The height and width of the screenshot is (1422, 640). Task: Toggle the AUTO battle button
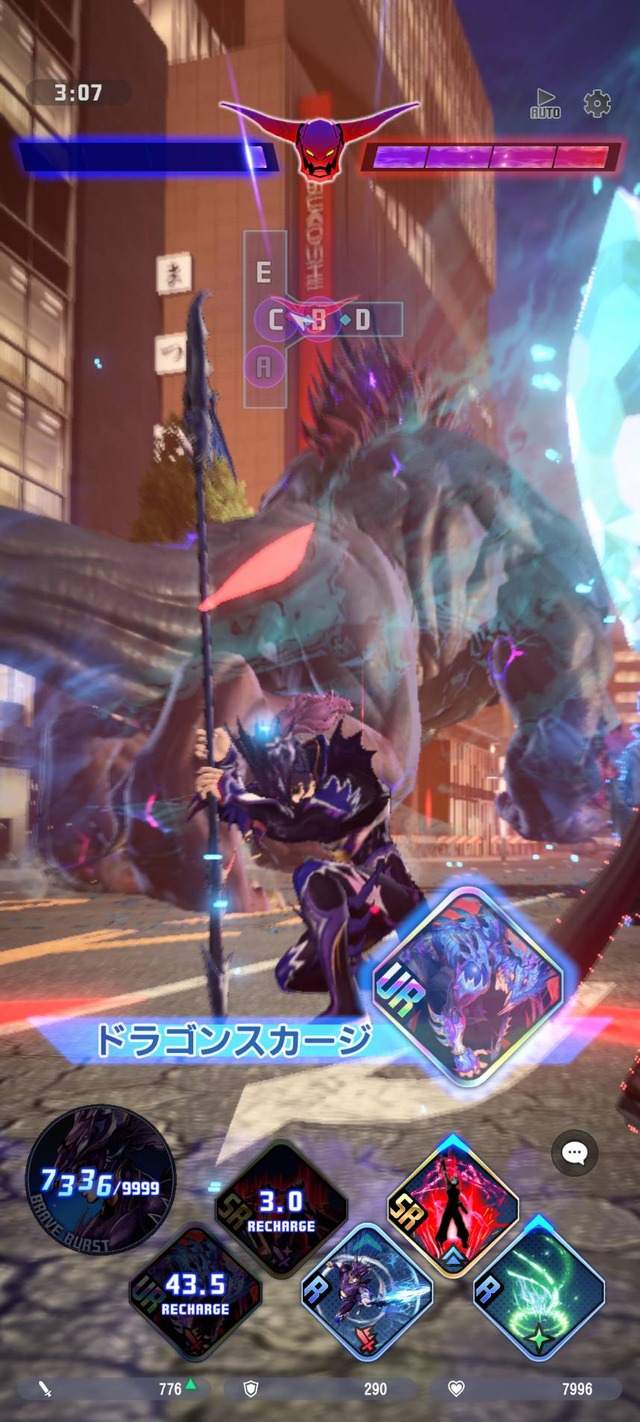[x=544, y=103]
